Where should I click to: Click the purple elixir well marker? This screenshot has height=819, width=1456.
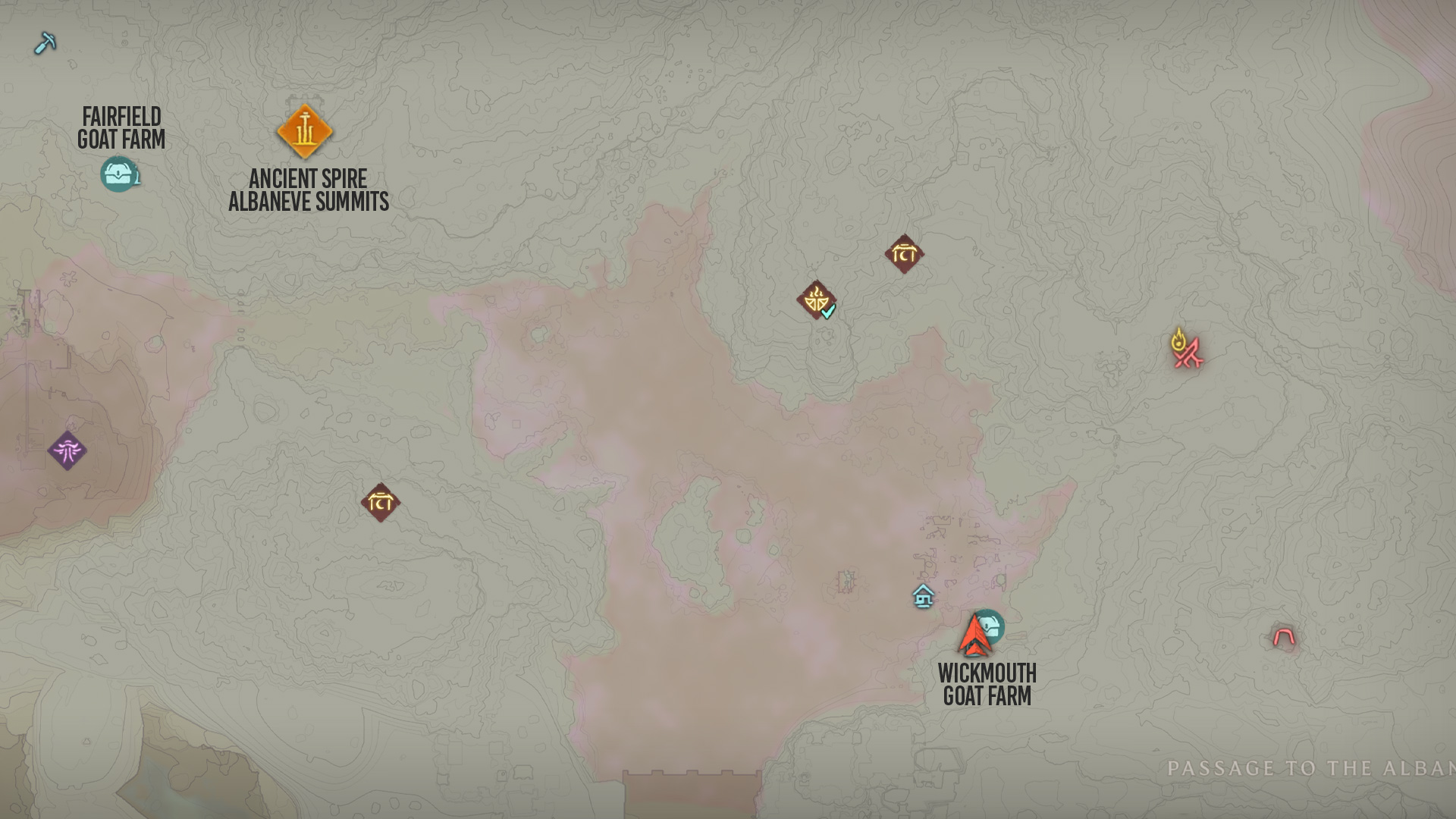tap(68, 450)
